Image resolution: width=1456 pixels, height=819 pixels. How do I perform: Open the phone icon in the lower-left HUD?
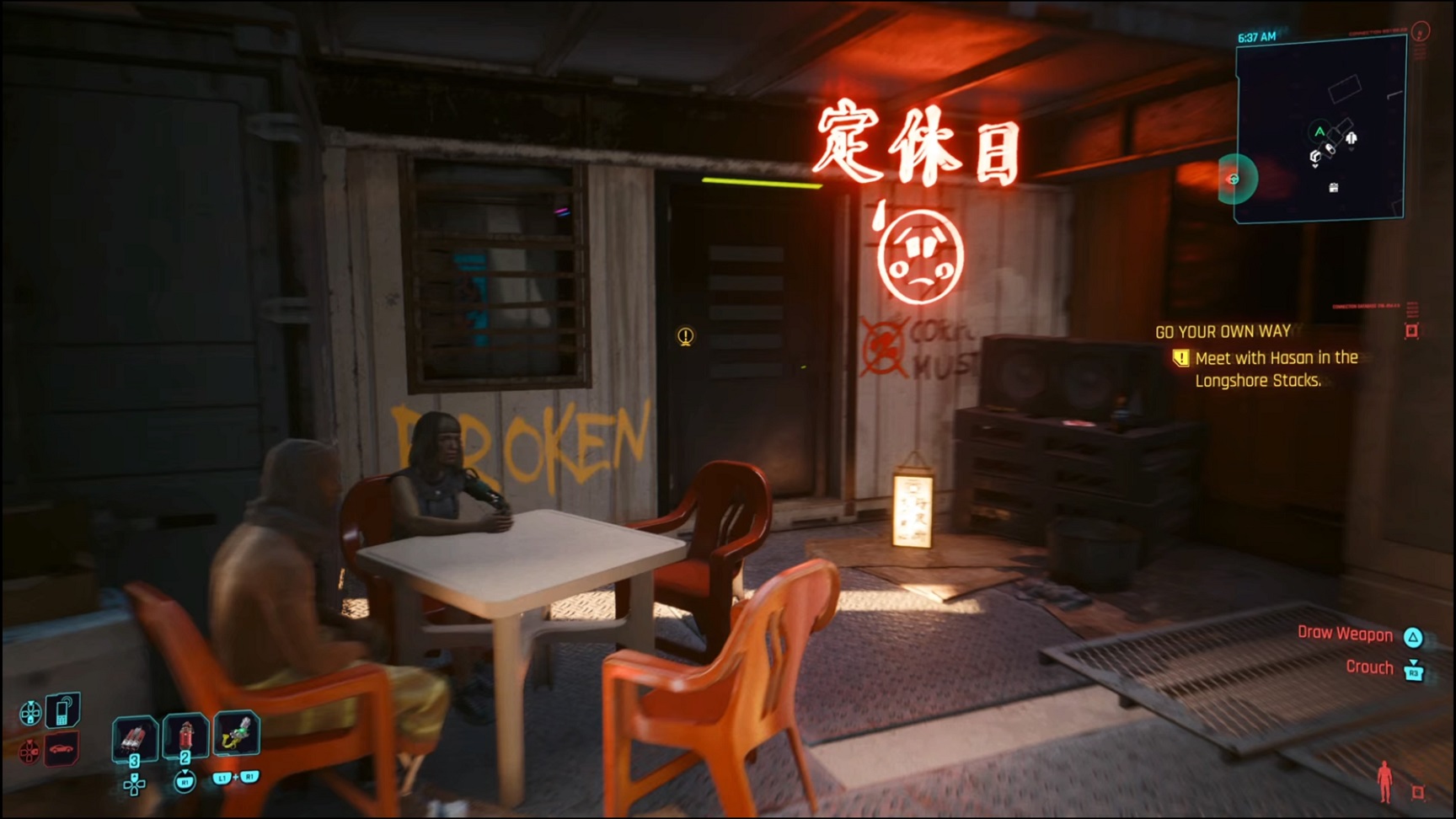tap(62, 710)
